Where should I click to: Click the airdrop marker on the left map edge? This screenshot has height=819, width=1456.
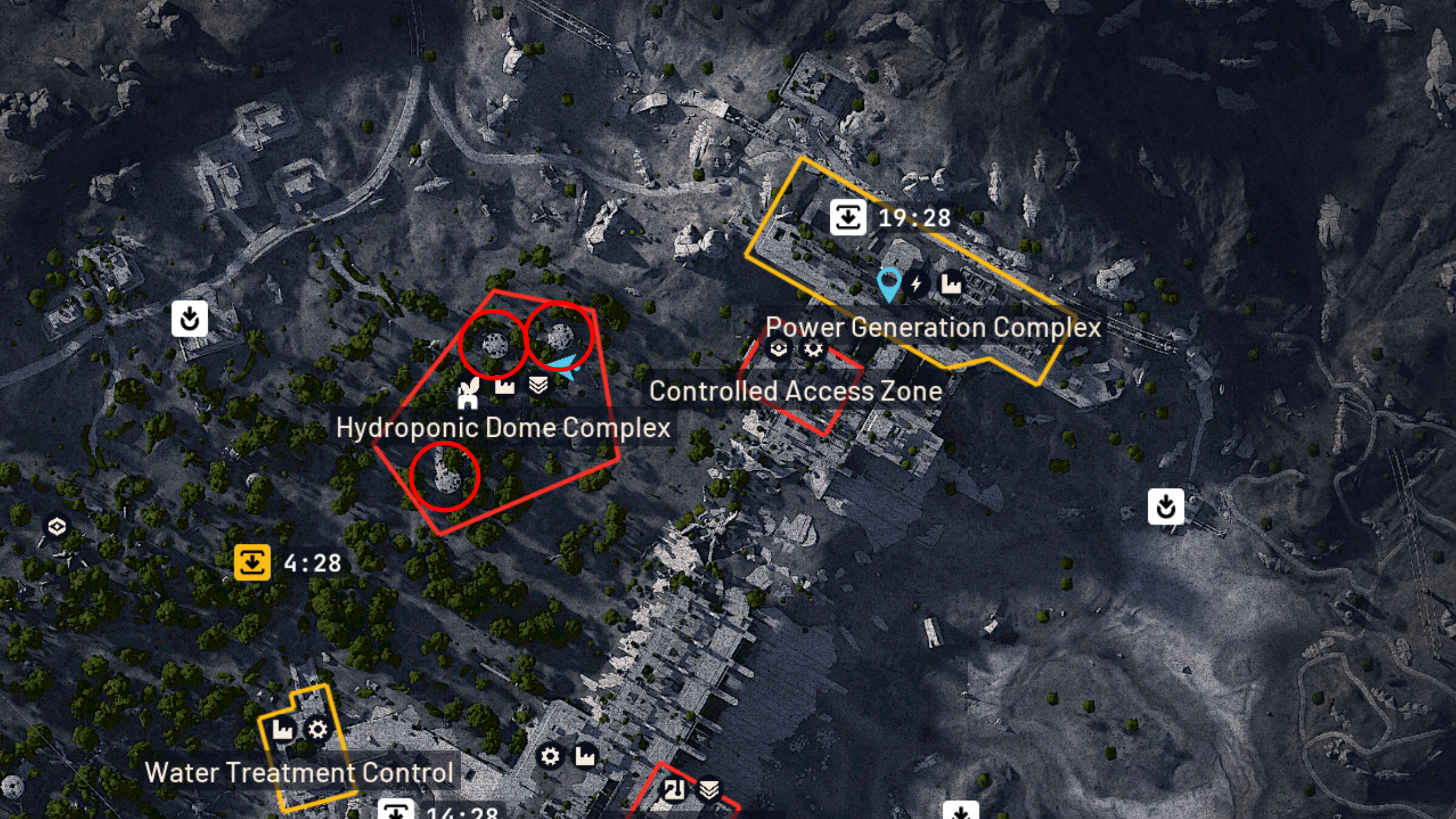pyautogui.click(x=189, y=319)
